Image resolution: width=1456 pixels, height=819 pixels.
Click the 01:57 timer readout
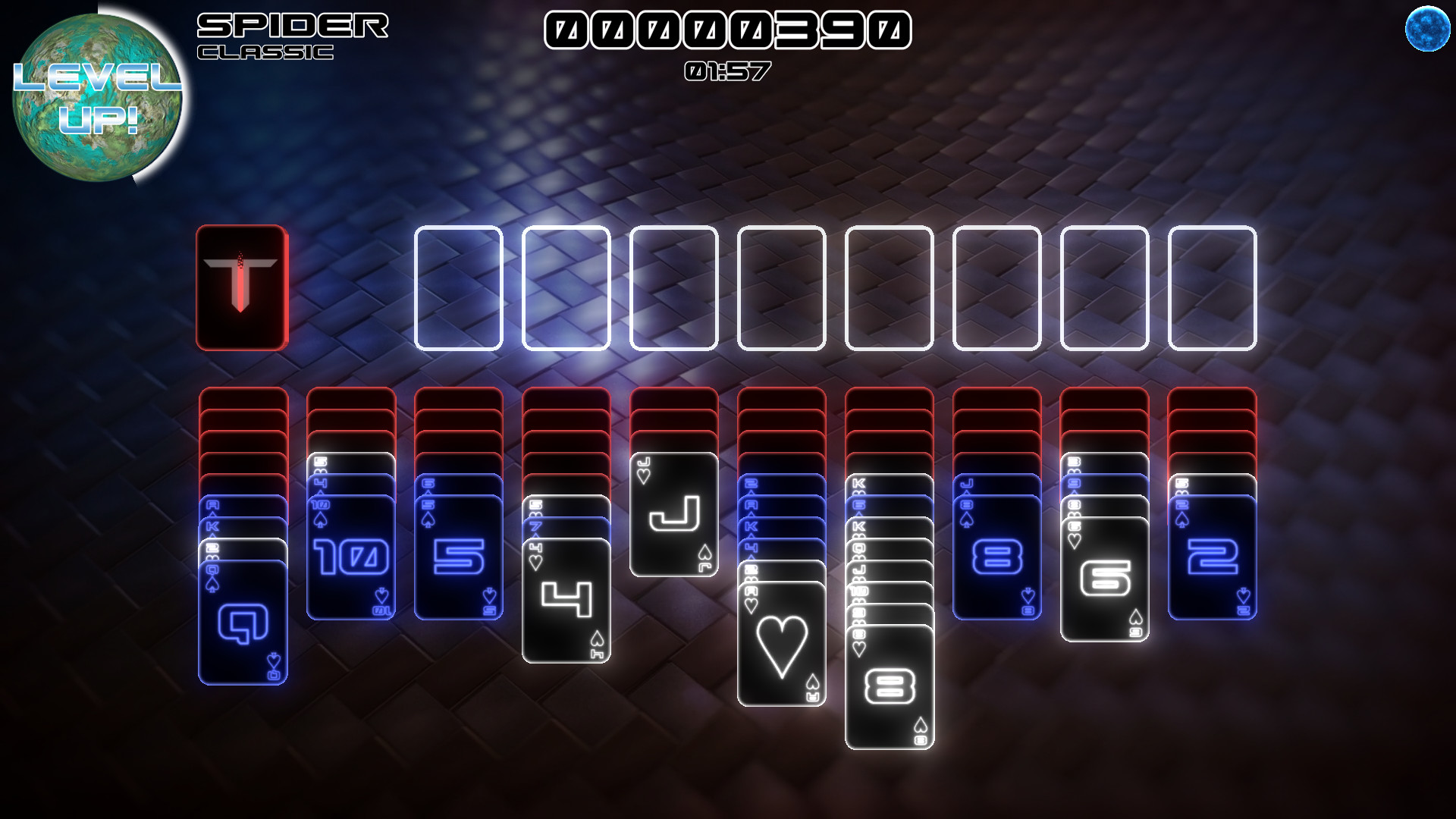tap(726, 72)
